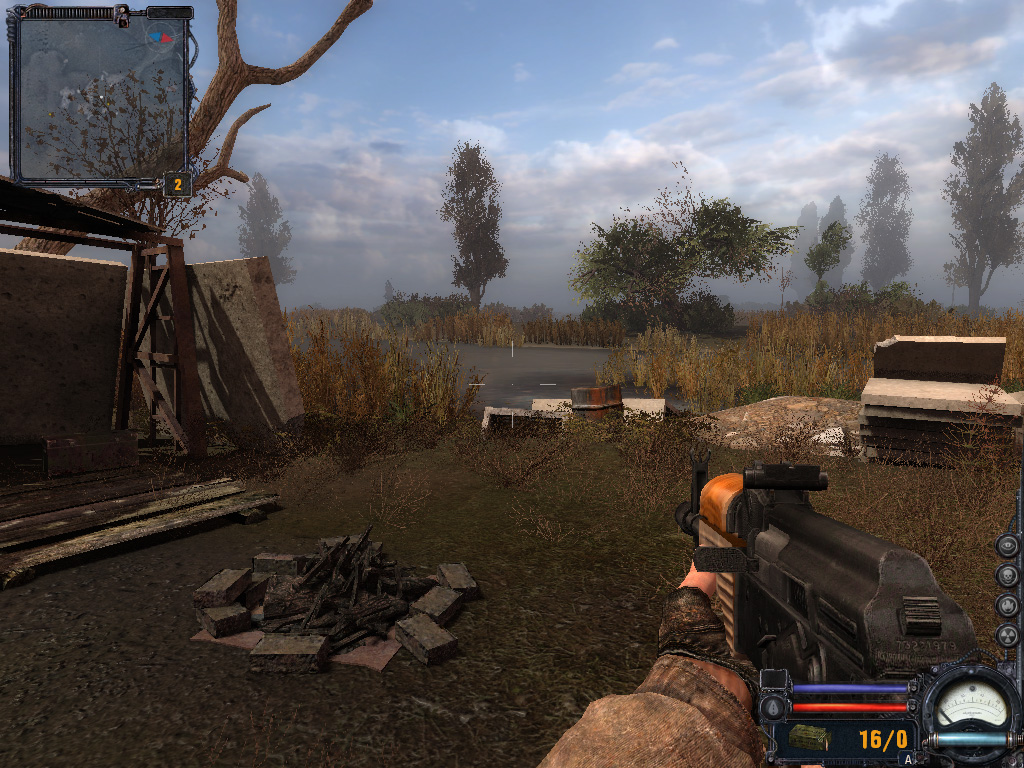Toggle the fire mode letter A indicator

pos(908,759)
